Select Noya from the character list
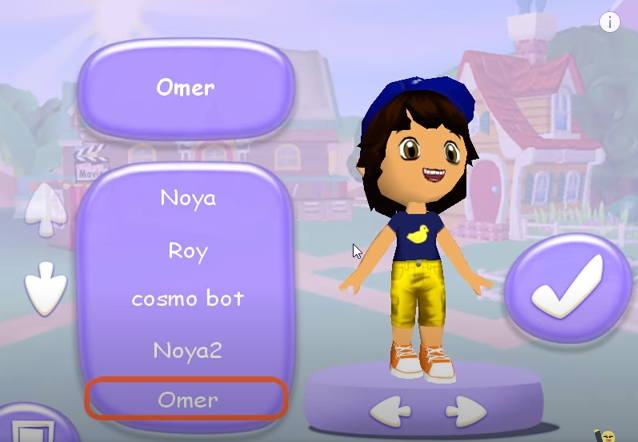Viewport: 638px width, 442px height. point(188,198)
